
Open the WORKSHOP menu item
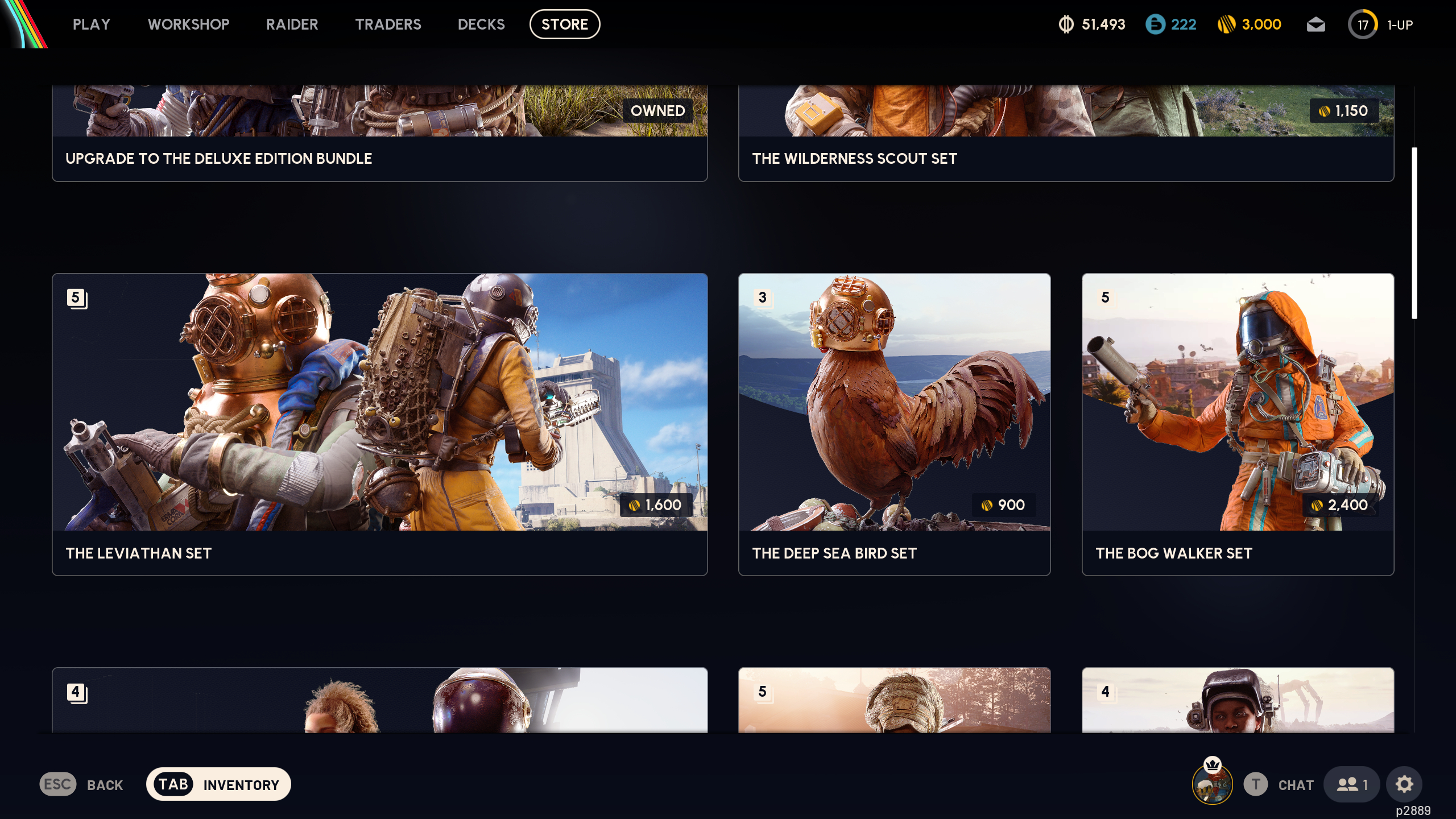click(x=188, y=24)
